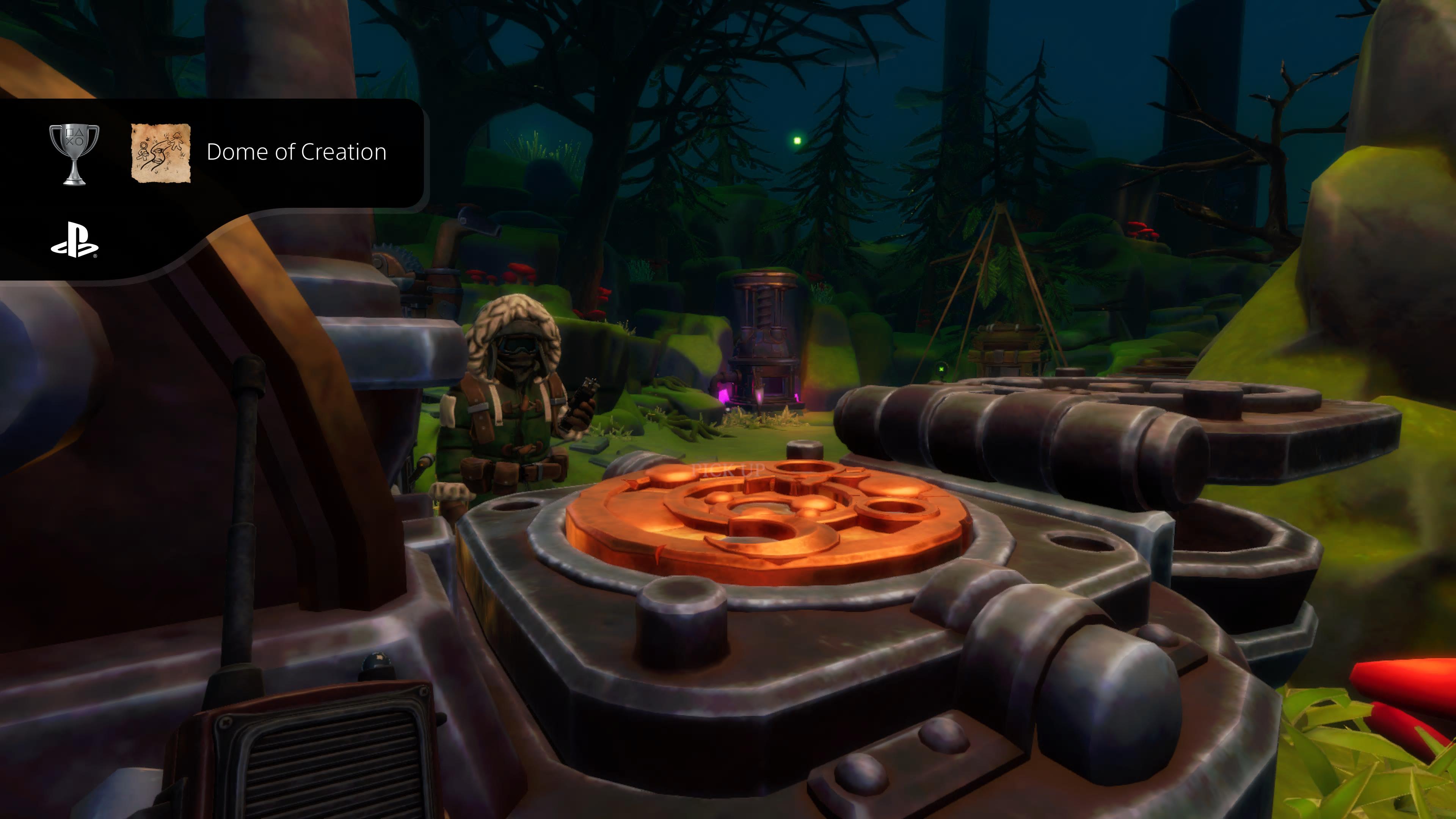Viewport: 1456px width, 819px height.
Task: Choose the faint PICK UP prompt
Action: (x=728, y=470)
